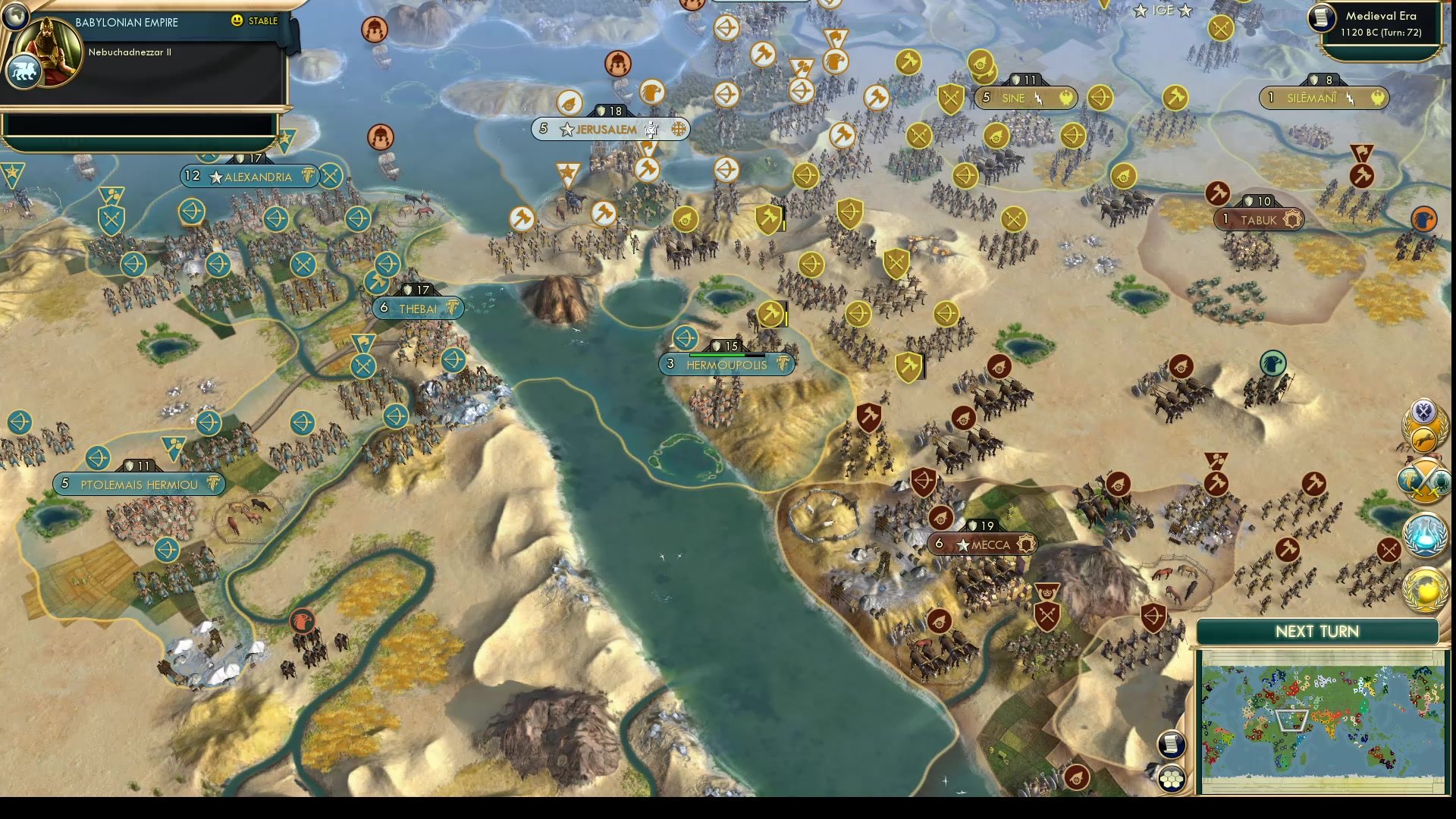The width and height of the screenshot is (1456, 819).
Task: Click the Alexandria city banner
Action: click(x=250, y=177)
